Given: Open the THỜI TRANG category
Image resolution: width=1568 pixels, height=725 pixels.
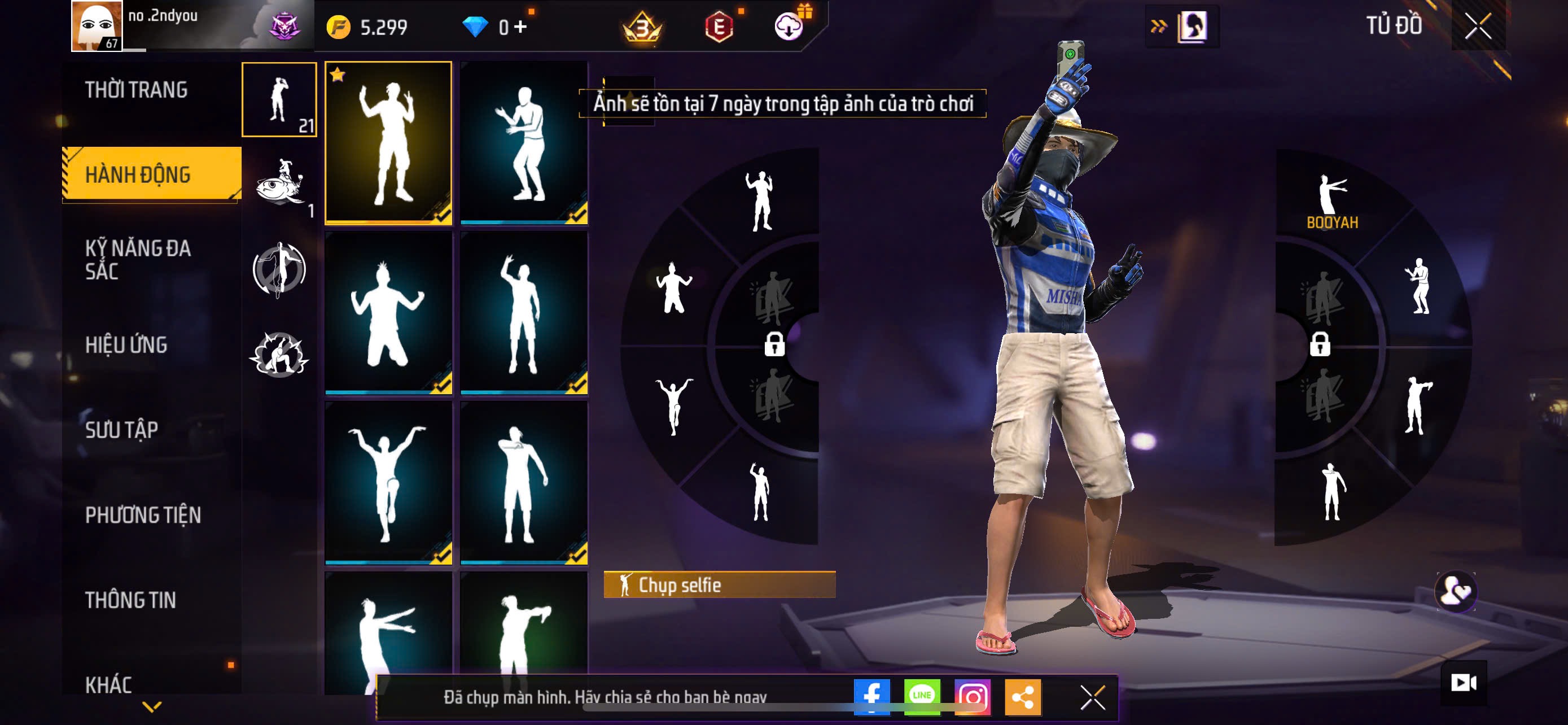Looking at the screenshot, I should click(x=137, y=90).
